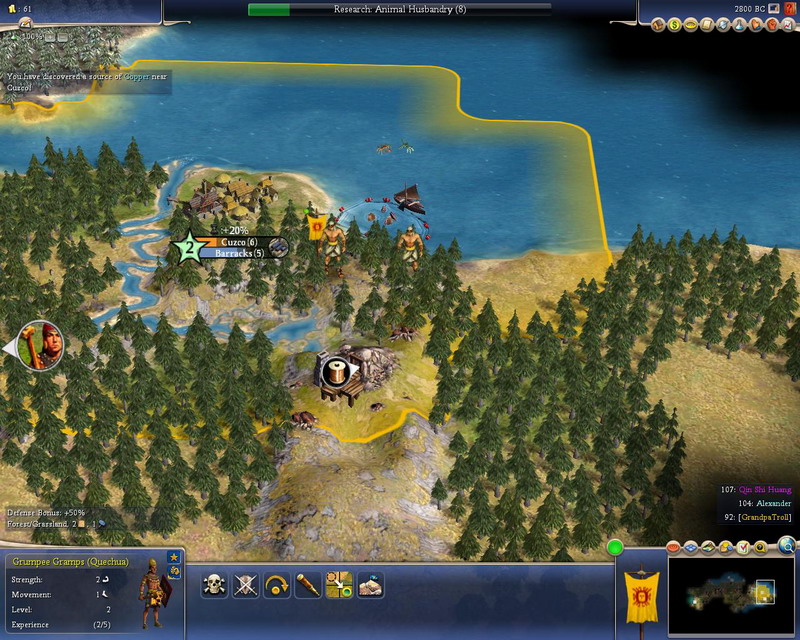
Task: Choose the Skip Turn curved arrow action
Action: point(276,585)
